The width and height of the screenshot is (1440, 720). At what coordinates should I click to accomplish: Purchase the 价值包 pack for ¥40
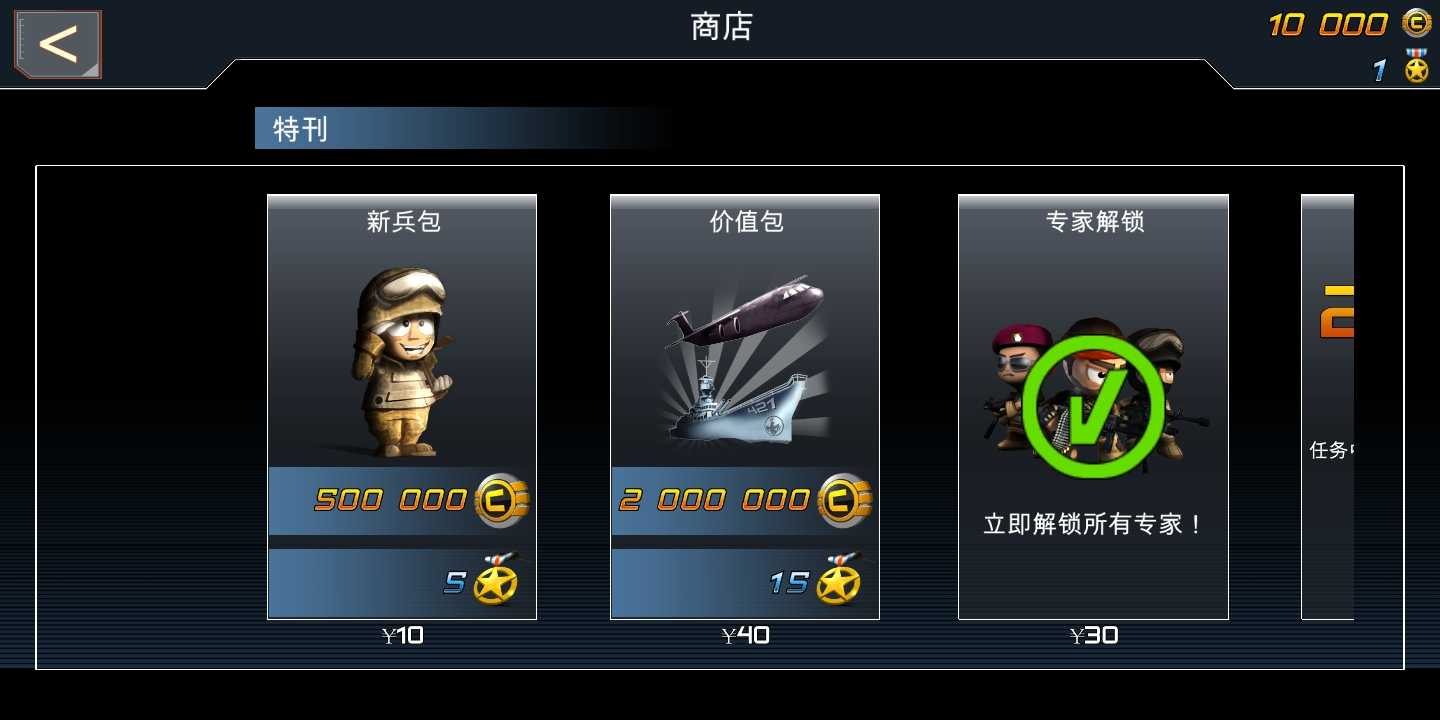pyautogui.click(x=744, y=634)
